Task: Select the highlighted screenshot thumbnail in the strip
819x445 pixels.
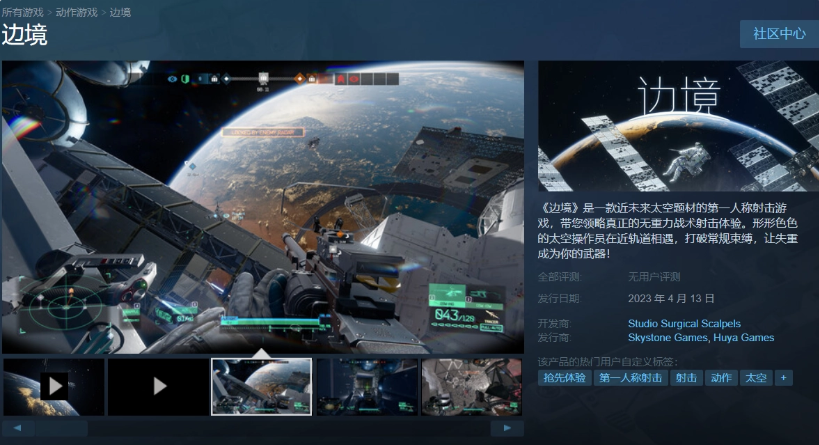Action: pos(261,386)
